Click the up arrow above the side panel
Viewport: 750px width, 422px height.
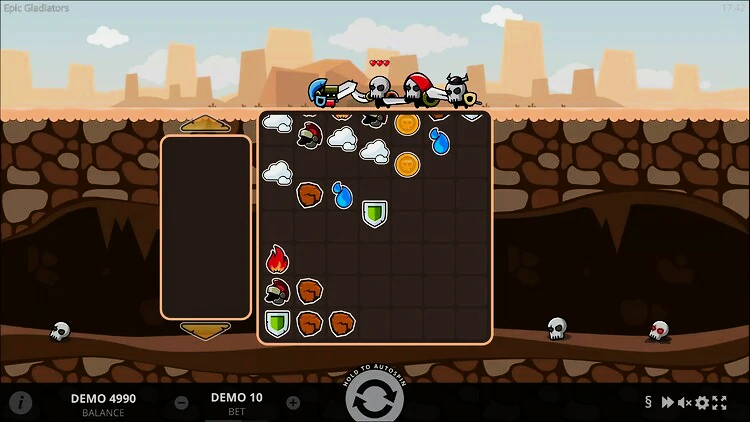206,124
